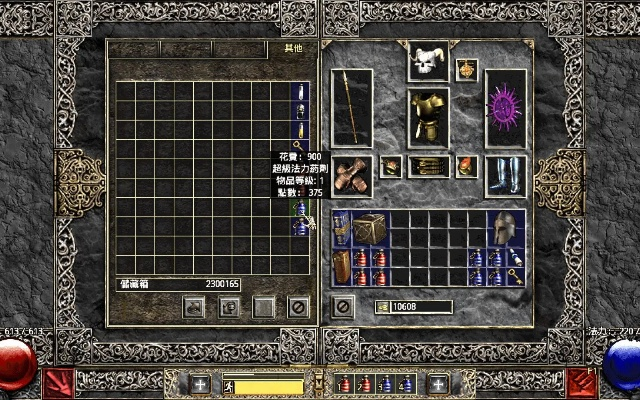The width and height of the screenshot is (640, 400).
Task: Select the steel helm in inventory
Action: click(507, 227)
